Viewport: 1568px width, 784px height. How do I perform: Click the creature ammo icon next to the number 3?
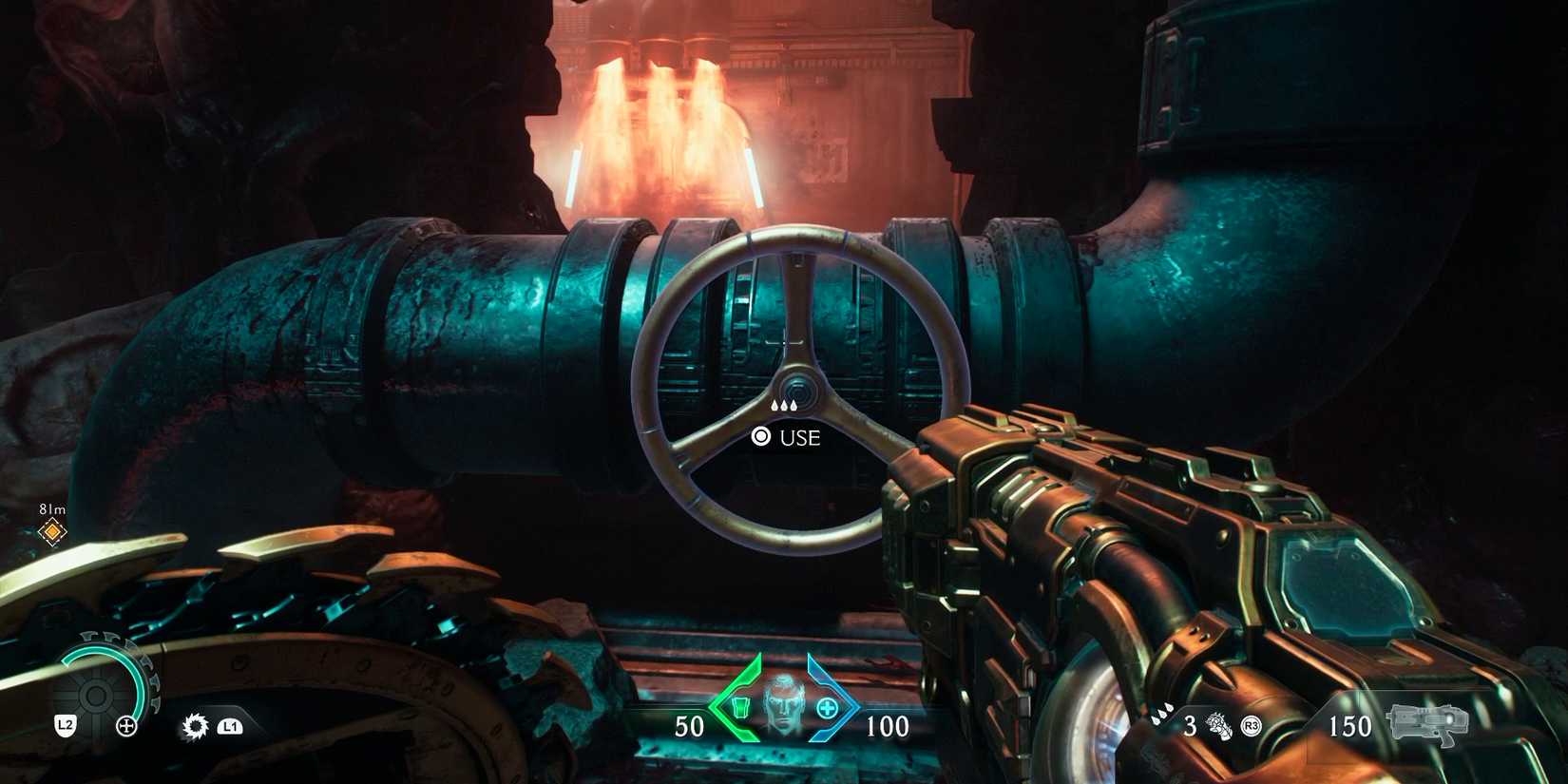[1219, 726]
